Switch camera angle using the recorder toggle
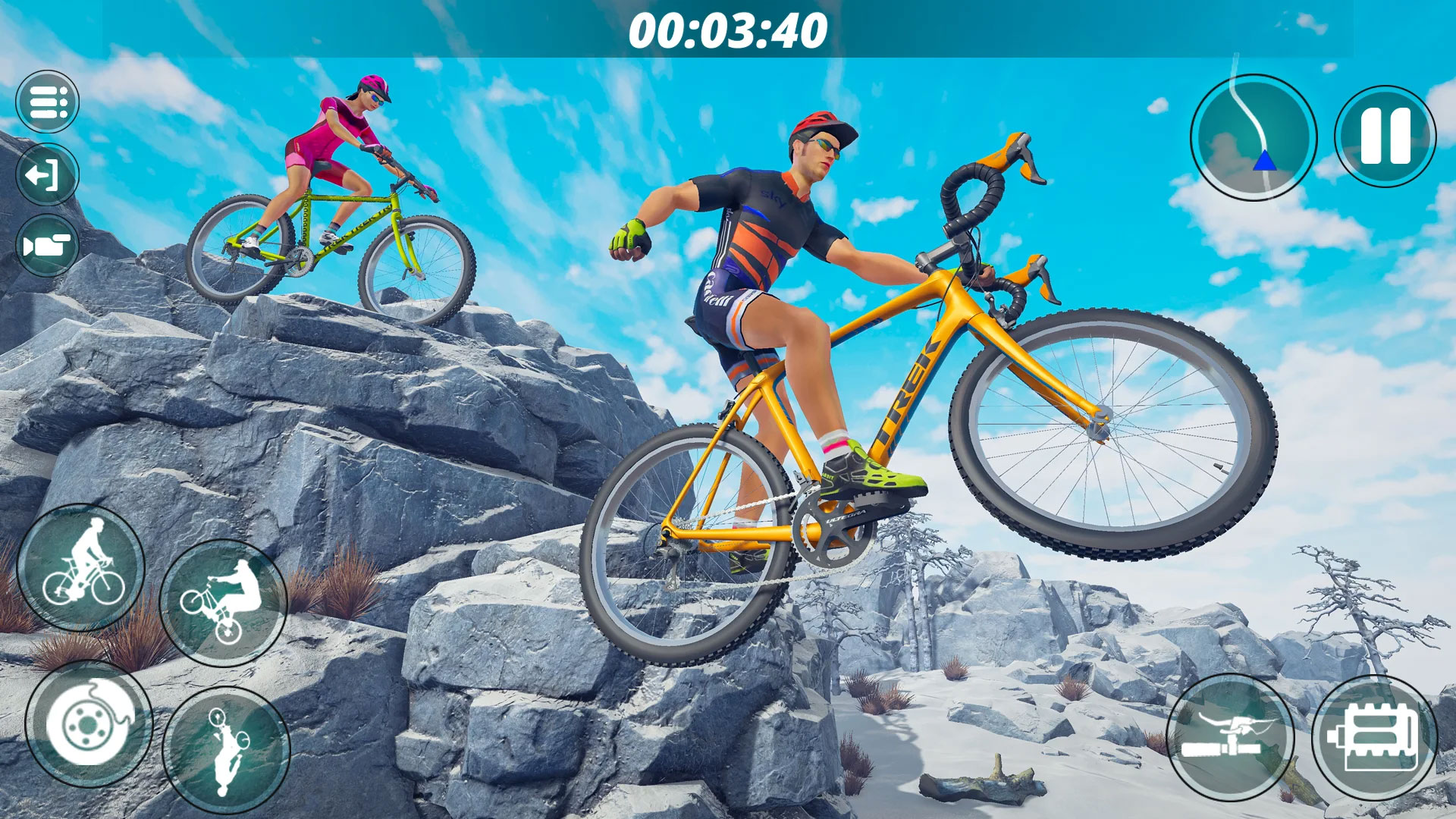The image size is (1456, 819). coord(49,246)
